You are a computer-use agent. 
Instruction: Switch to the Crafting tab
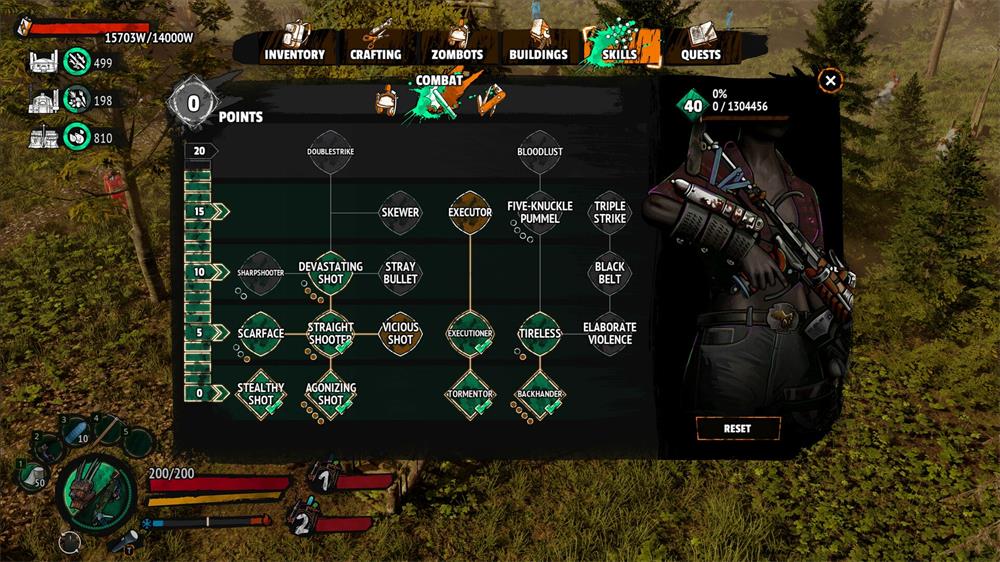pyautogui.click(x=375, y=54)
